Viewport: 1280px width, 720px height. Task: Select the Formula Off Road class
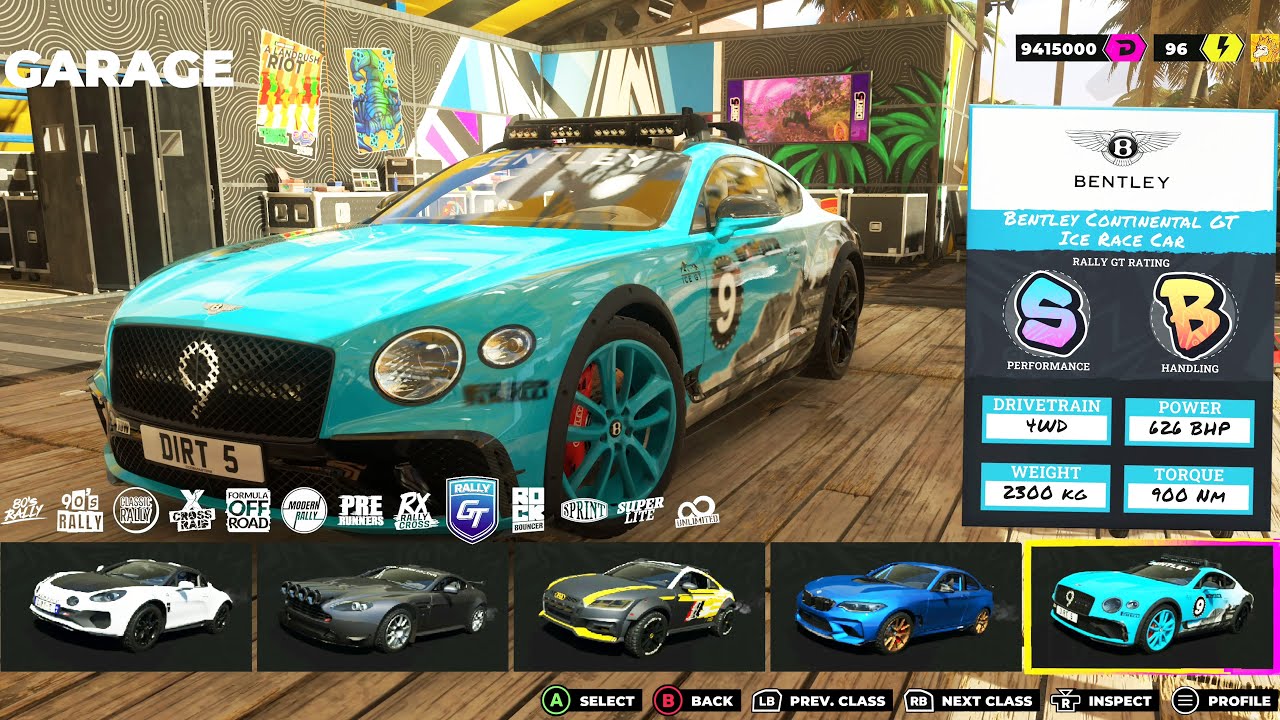point(248,510)
